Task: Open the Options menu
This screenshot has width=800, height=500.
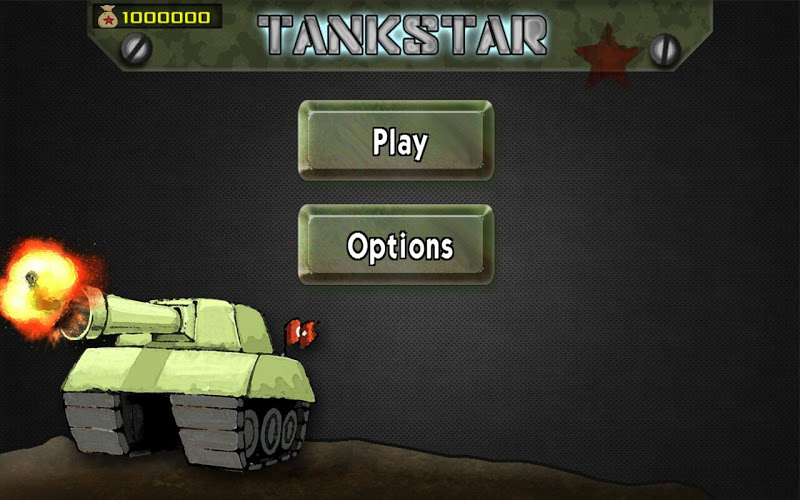Action: click(397, 245)
